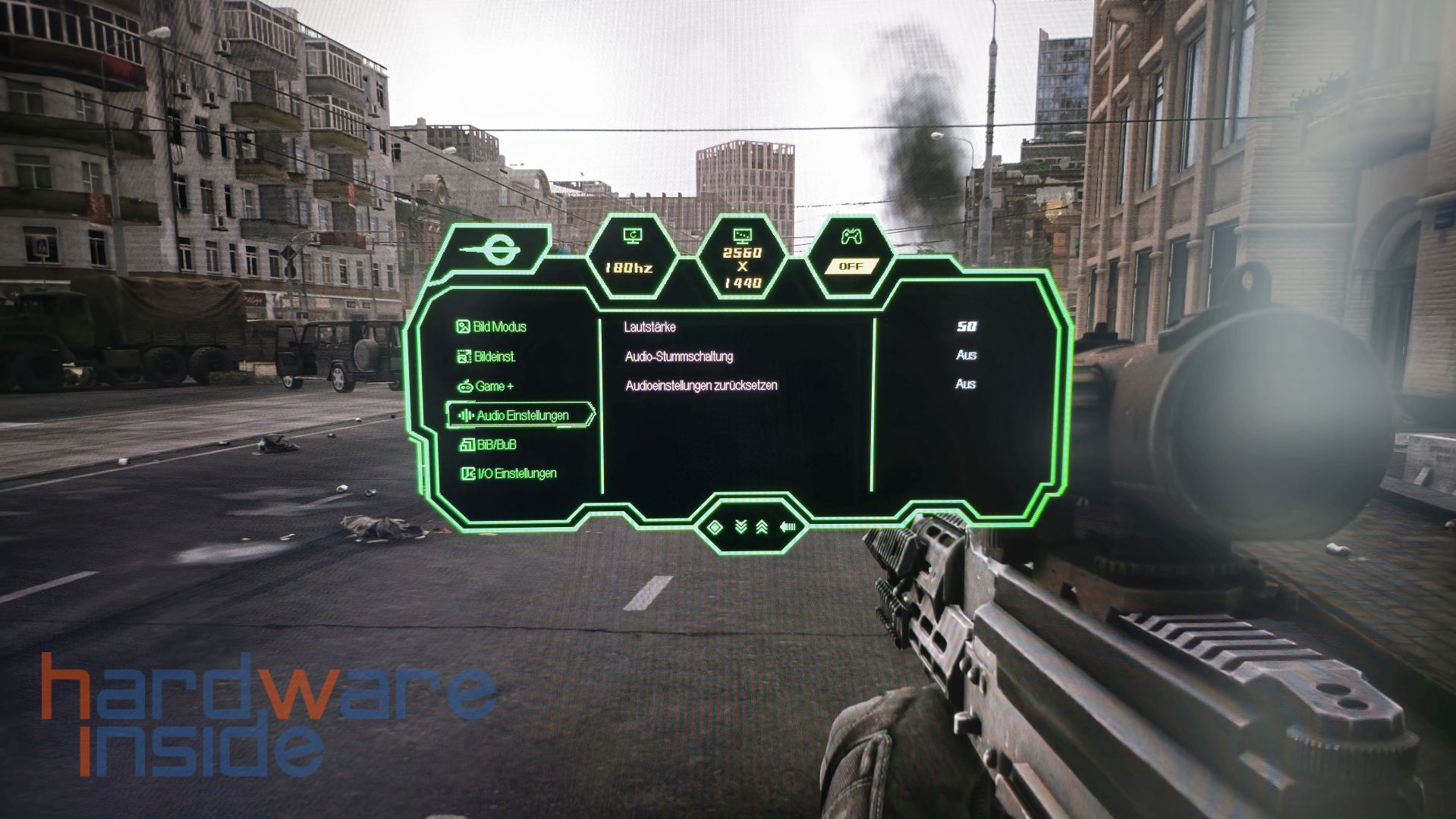Click the double down arrow icon

(741, 527)
